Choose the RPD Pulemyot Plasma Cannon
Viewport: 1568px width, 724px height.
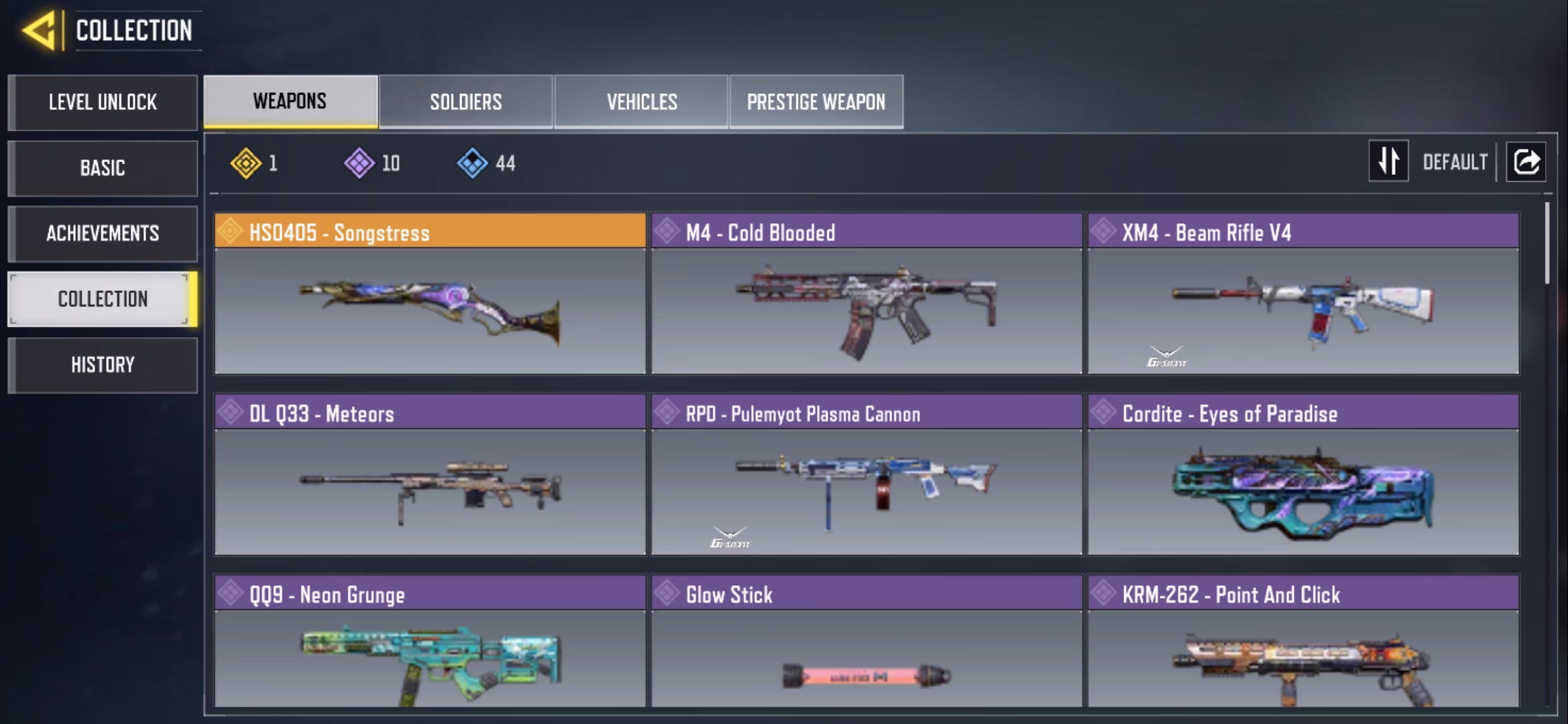tap(866, 475)
